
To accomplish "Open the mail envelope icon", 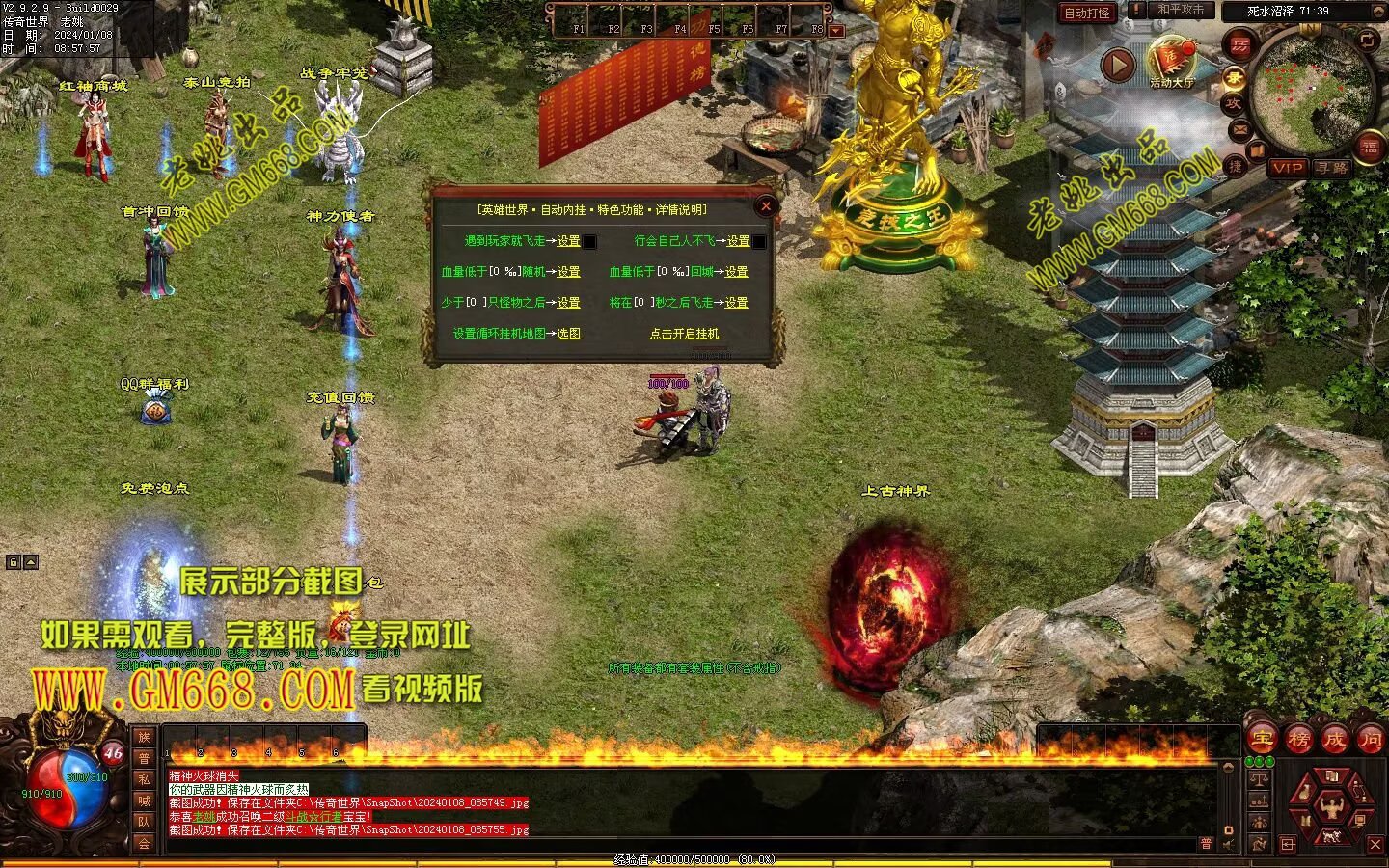I will 1239,128.
